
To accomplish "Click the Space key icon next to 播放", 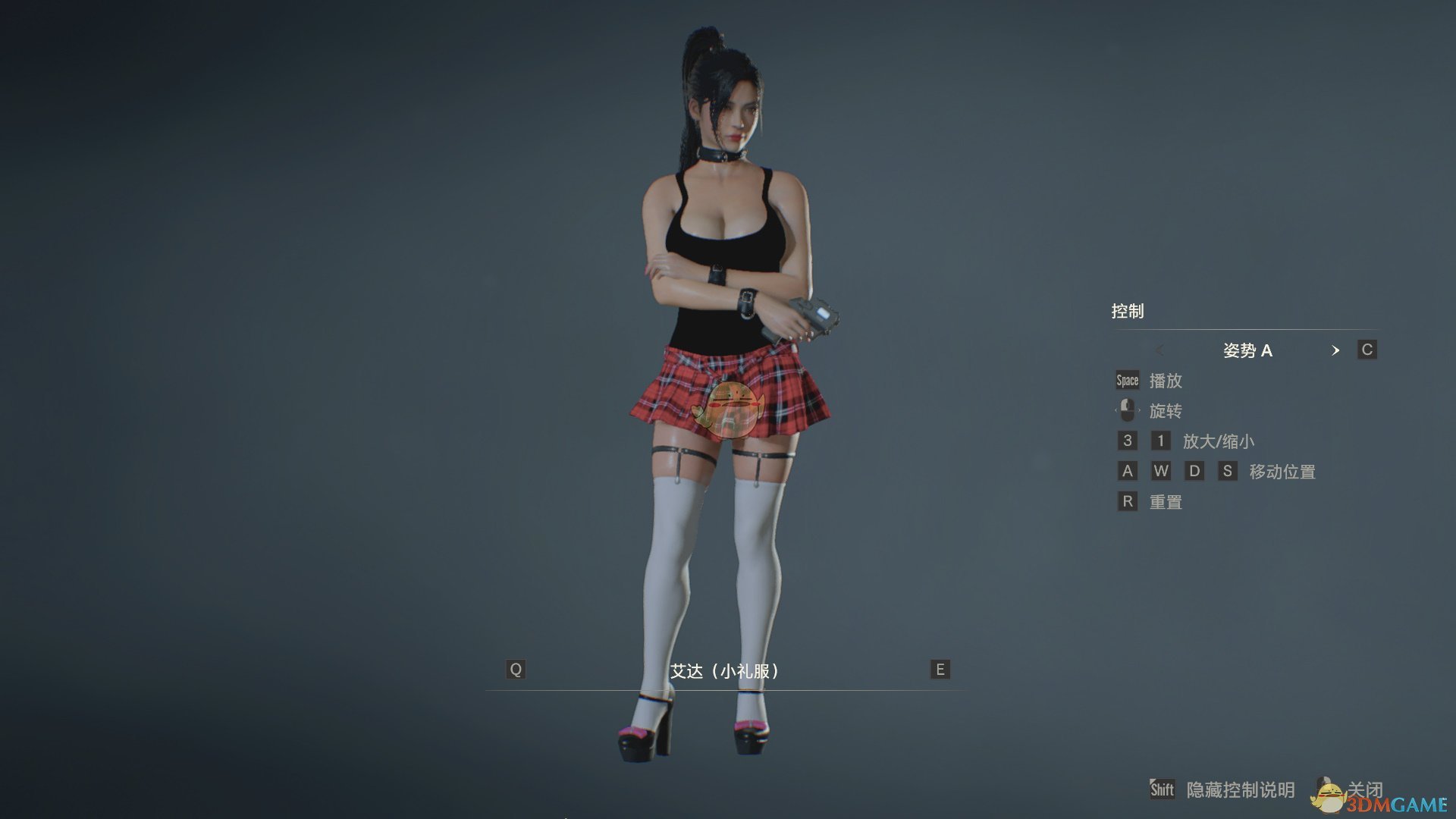I will tap(1126, 381).
